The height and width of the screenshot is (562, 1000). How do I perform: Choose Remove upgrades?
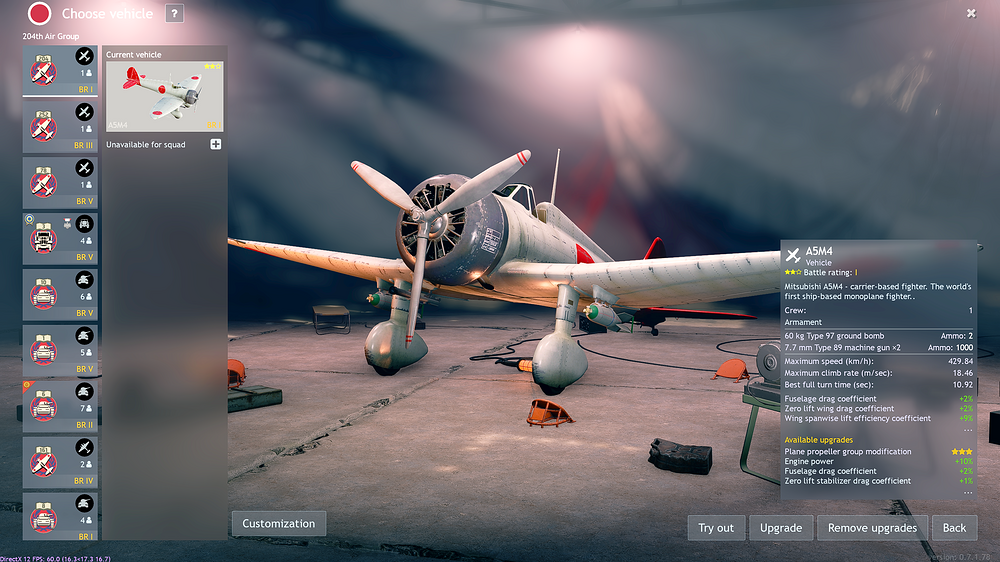coord(872,528)
